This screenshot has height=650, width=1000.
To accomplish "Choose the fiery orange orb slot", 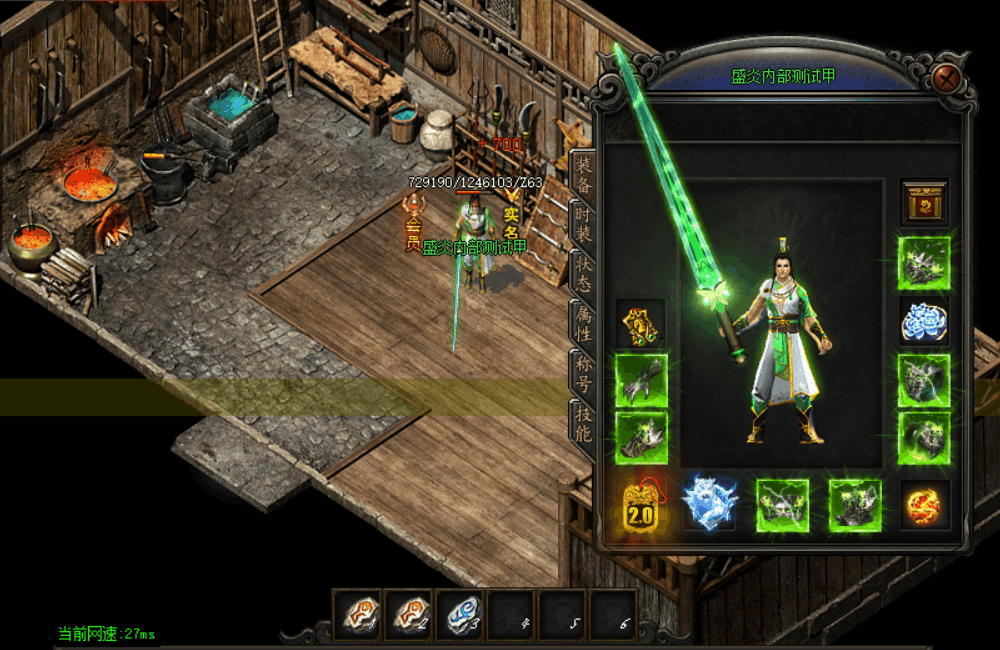I will (x=923, y=505).
